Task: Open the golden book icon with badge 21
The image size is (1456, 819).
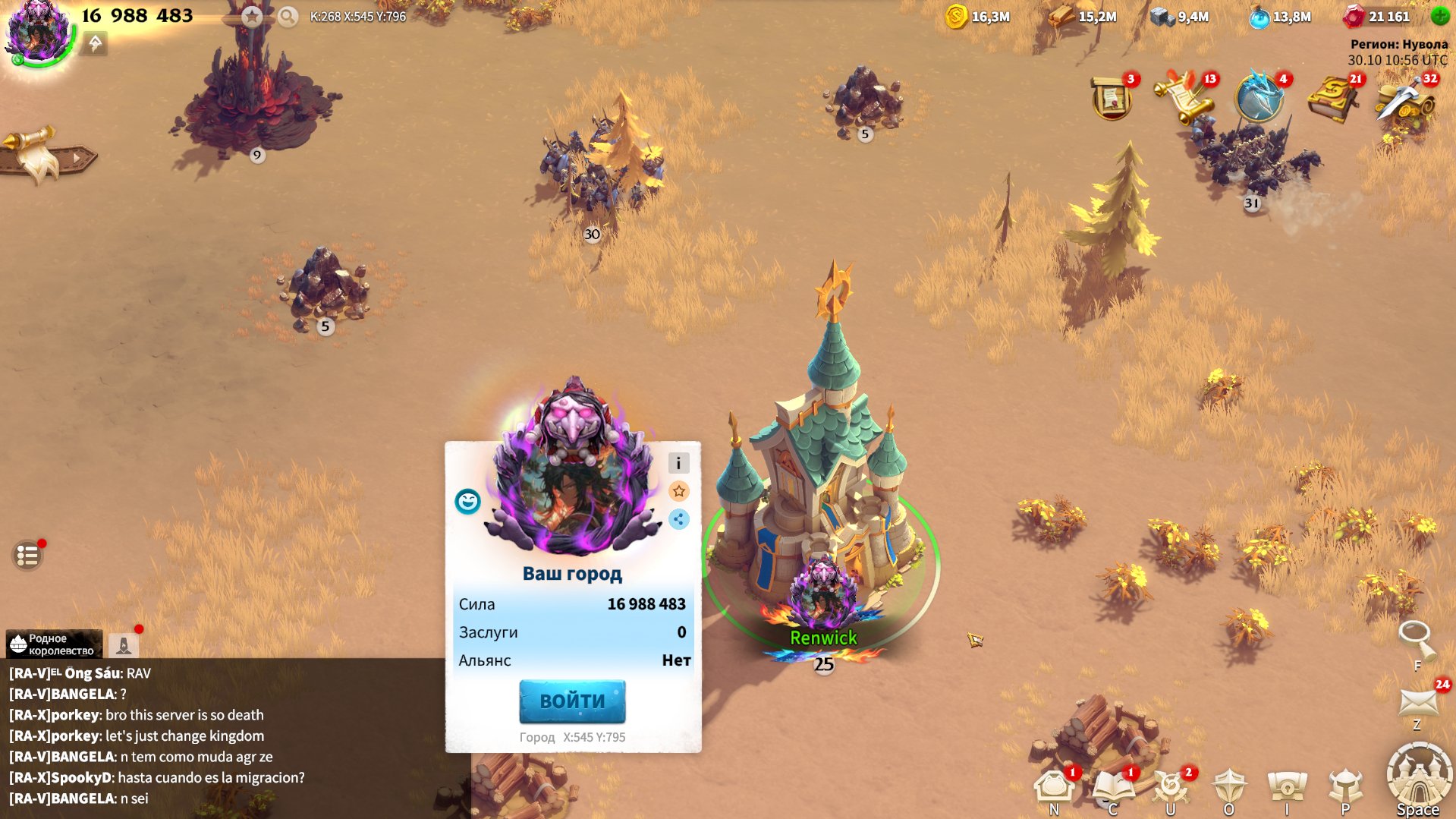Action: tap(1332, 98)
